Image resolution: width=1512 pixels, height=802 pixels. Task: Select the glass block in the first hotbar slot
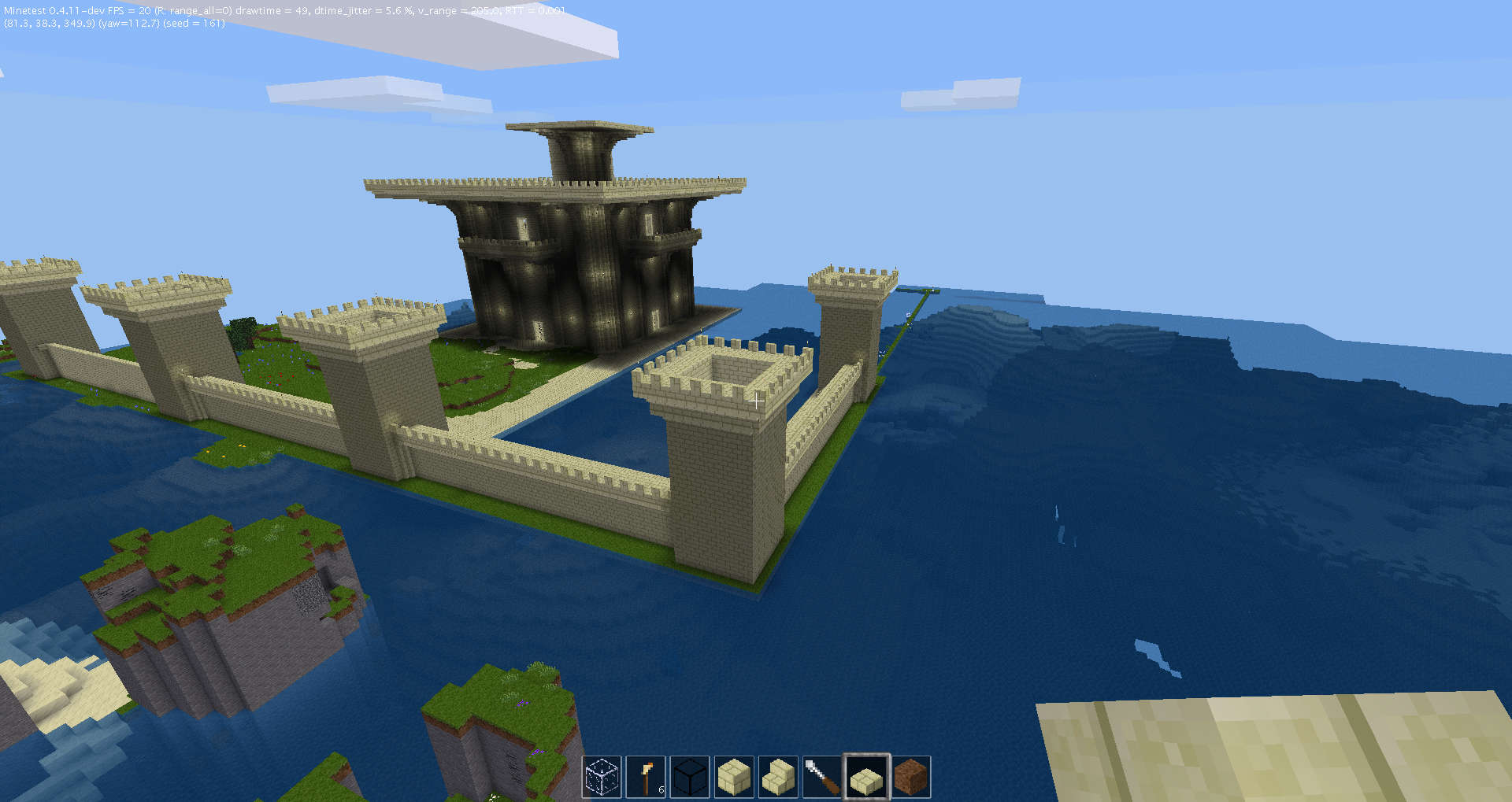[602, 775]
